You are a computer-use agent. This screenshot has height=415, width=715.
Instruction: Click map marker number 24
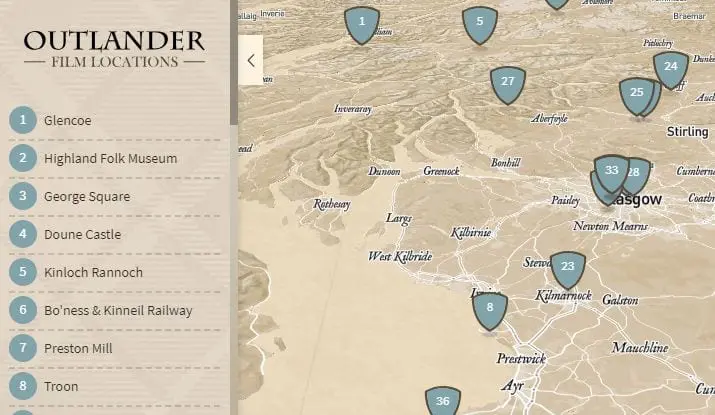click(x=671, y=68)
